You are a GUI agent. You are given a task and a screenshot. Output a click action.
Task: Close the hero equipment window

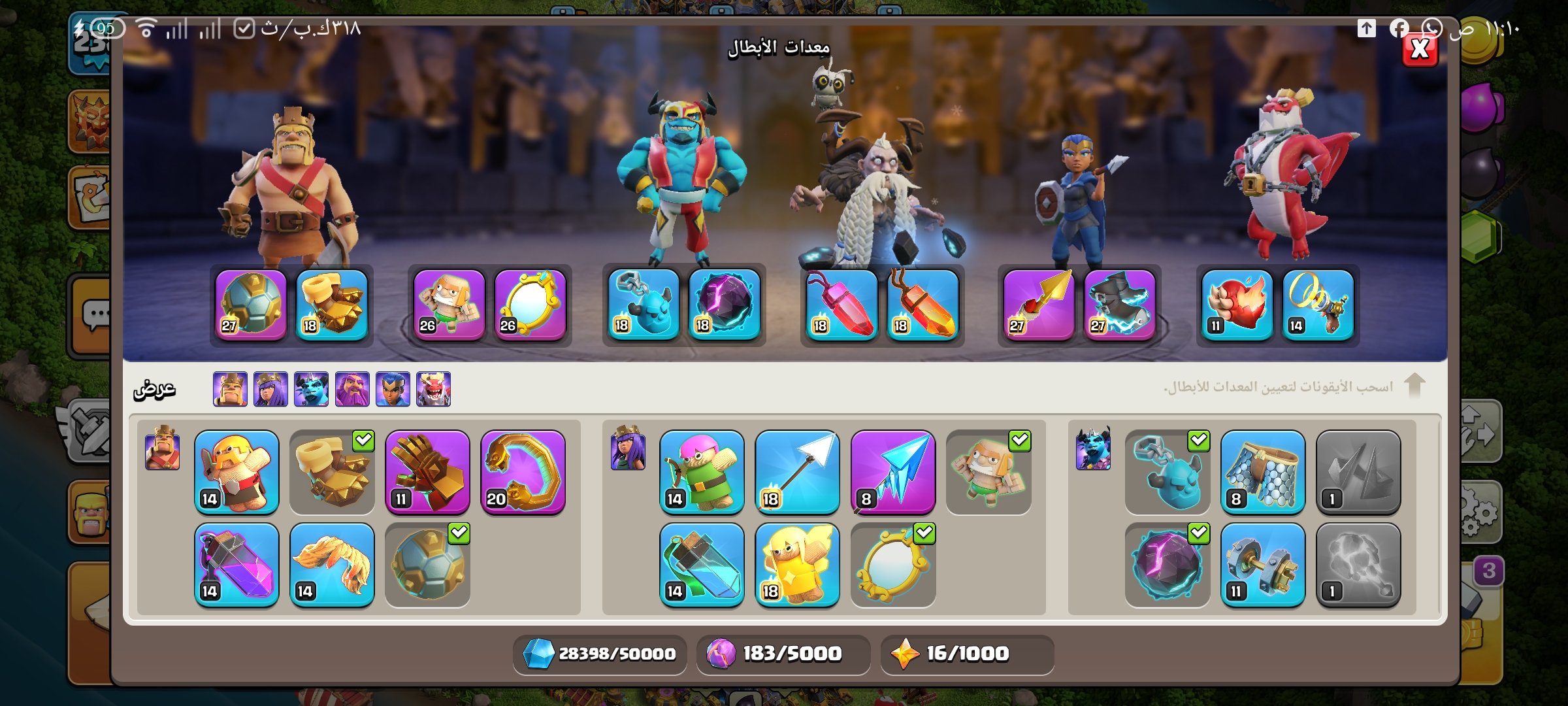(x=1420, y=49)
